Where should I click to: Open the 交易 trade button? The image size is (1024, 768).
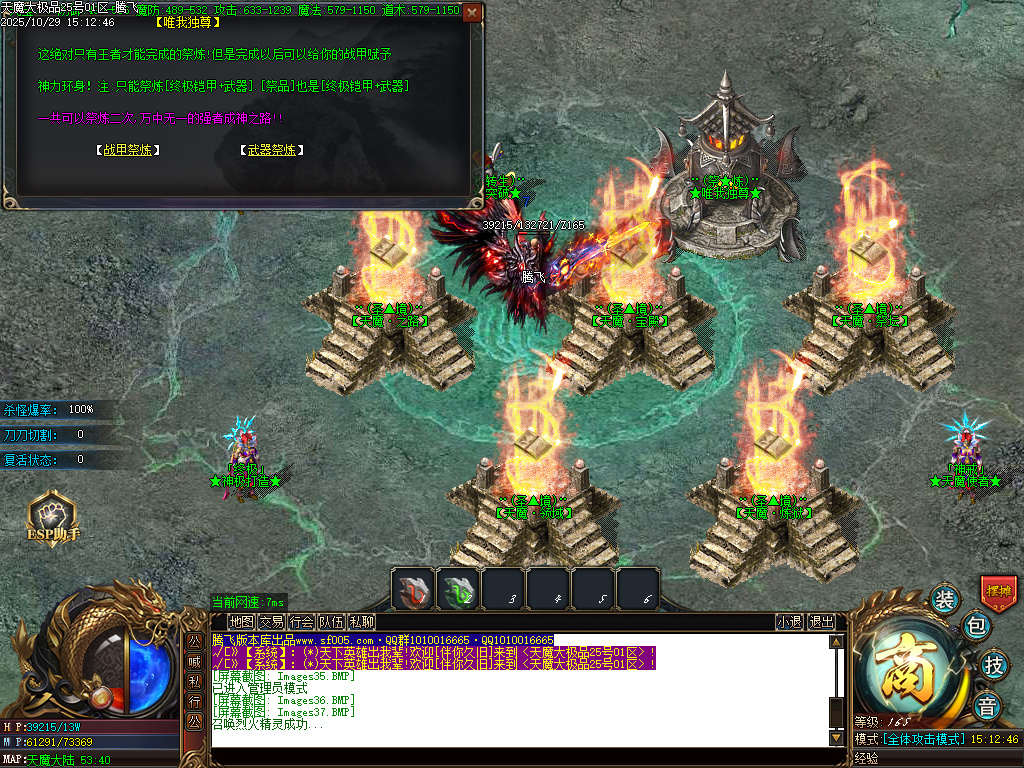click(271, 622)
